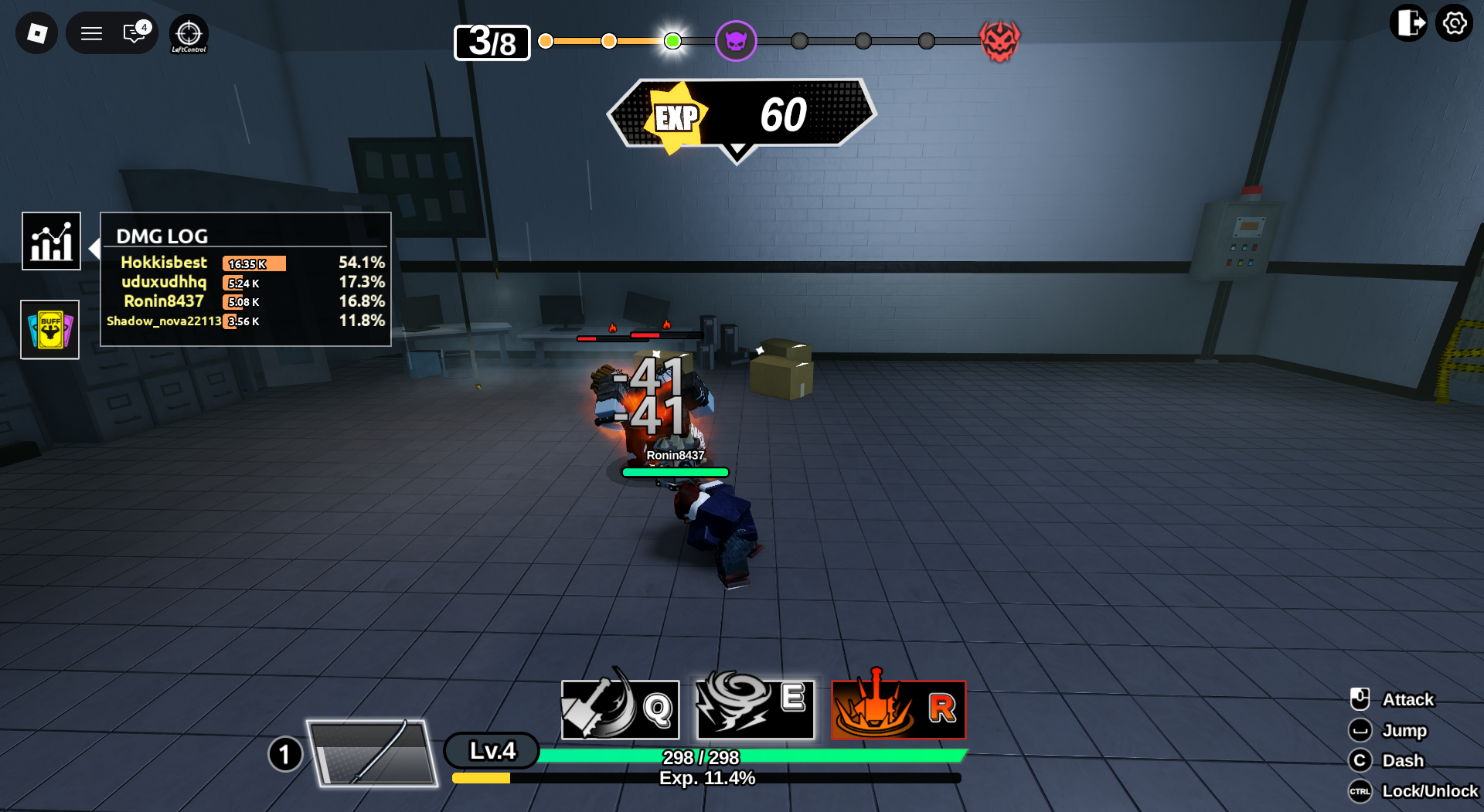
Task: Expand the DMG LOG entry for Hokkisbest
Action: 164,263
